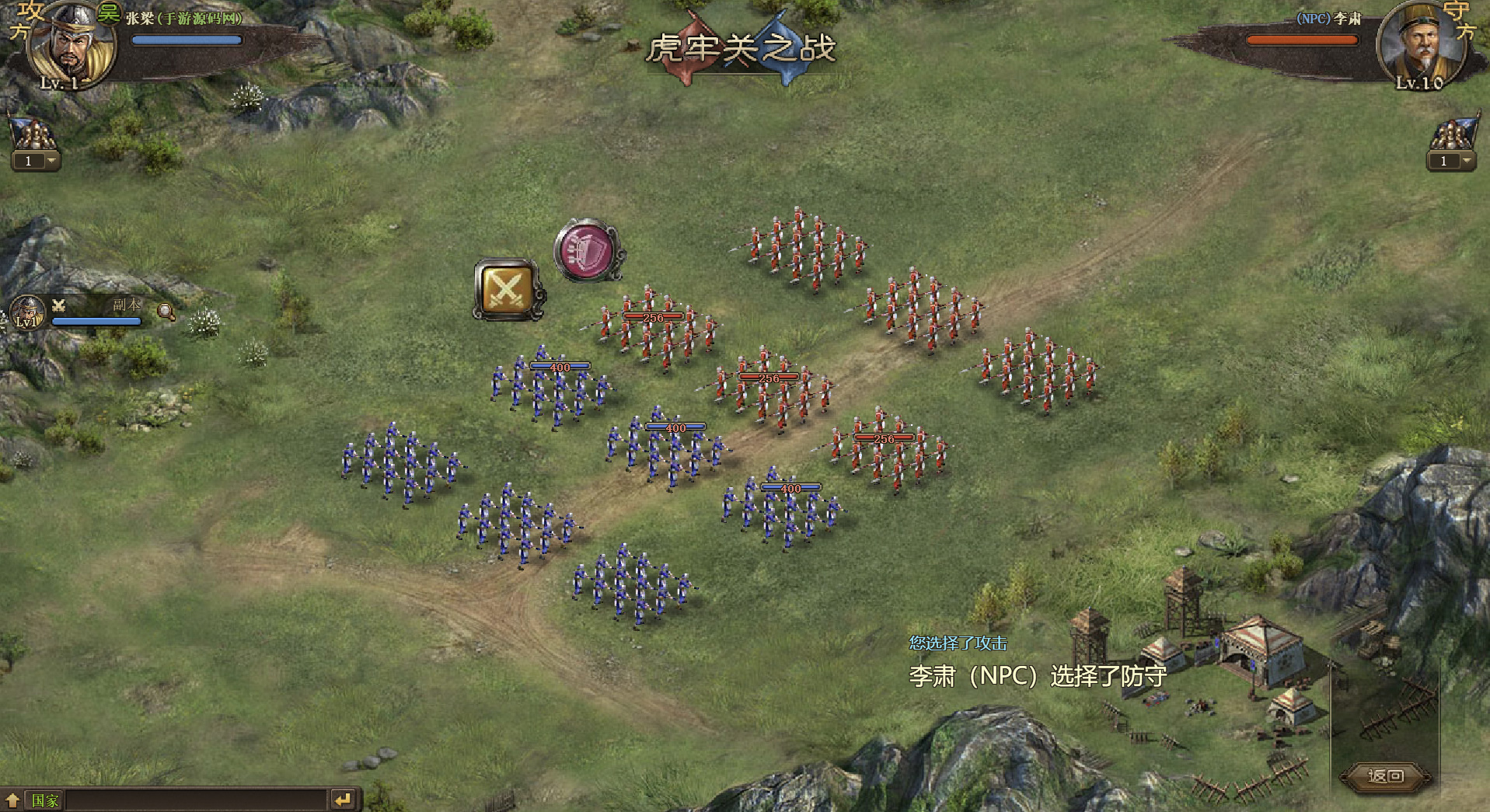Click the 返回 return button

click(1387, 775)
